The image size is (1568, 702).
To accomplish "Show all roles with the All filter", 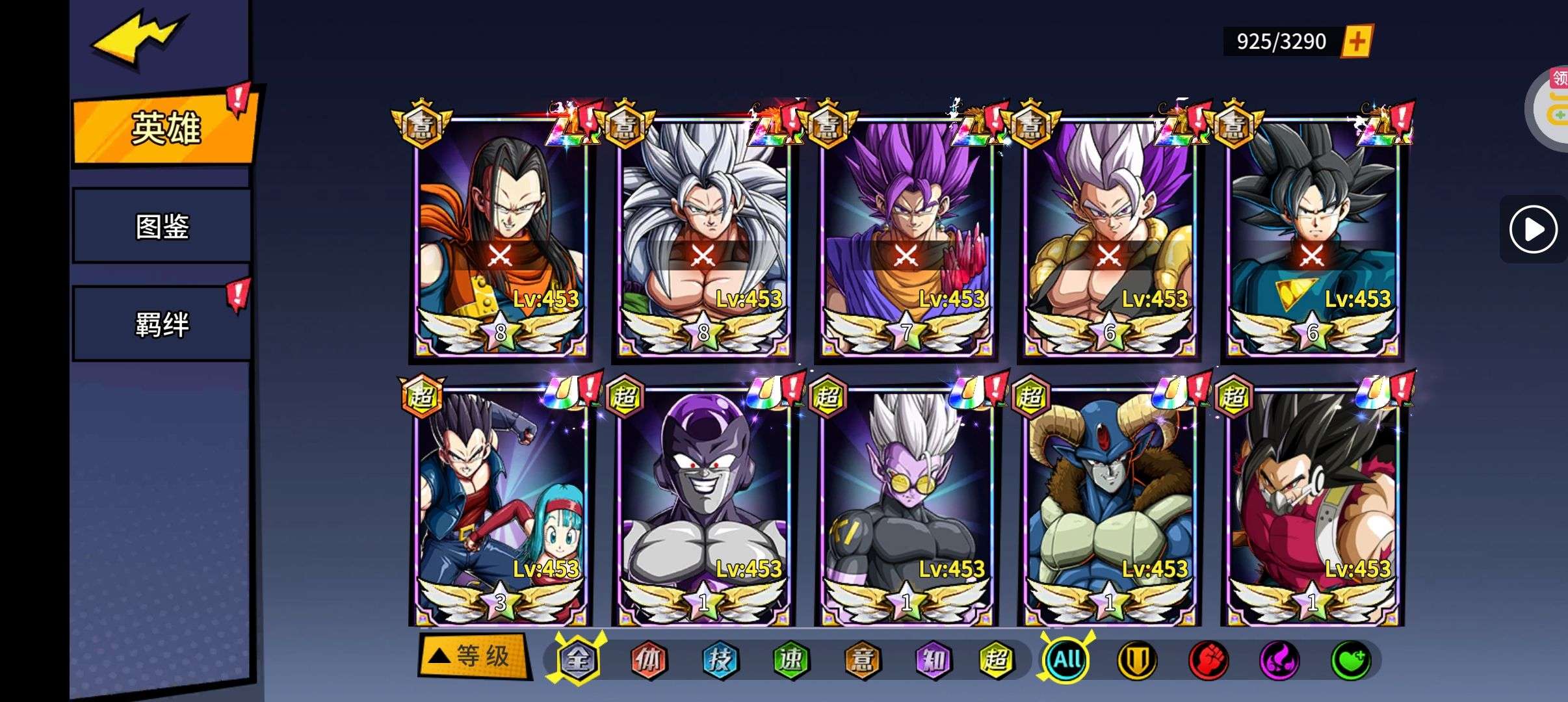I will (x=1067, y=660).
